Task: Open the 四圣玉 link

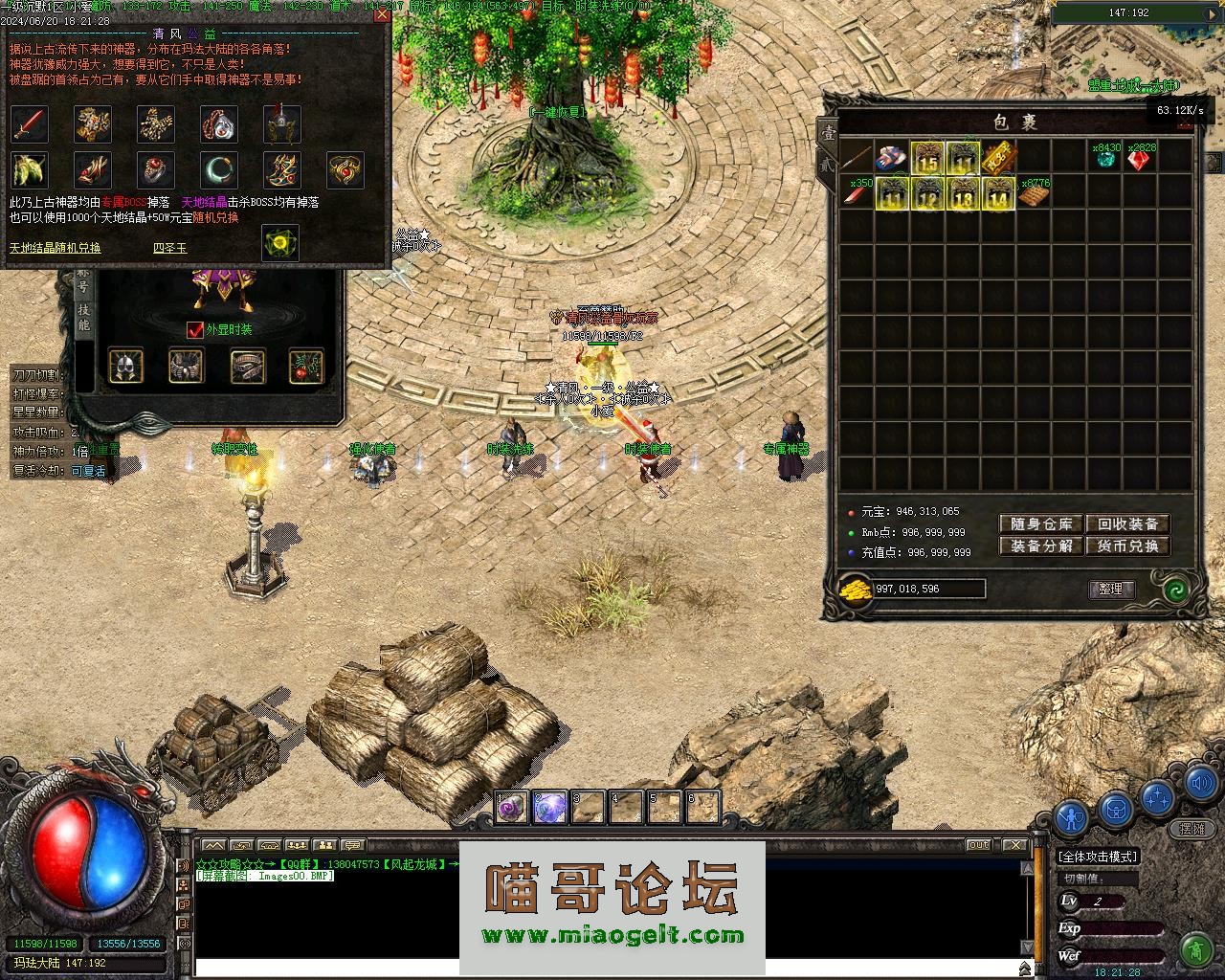Action: tap(170, 249)
